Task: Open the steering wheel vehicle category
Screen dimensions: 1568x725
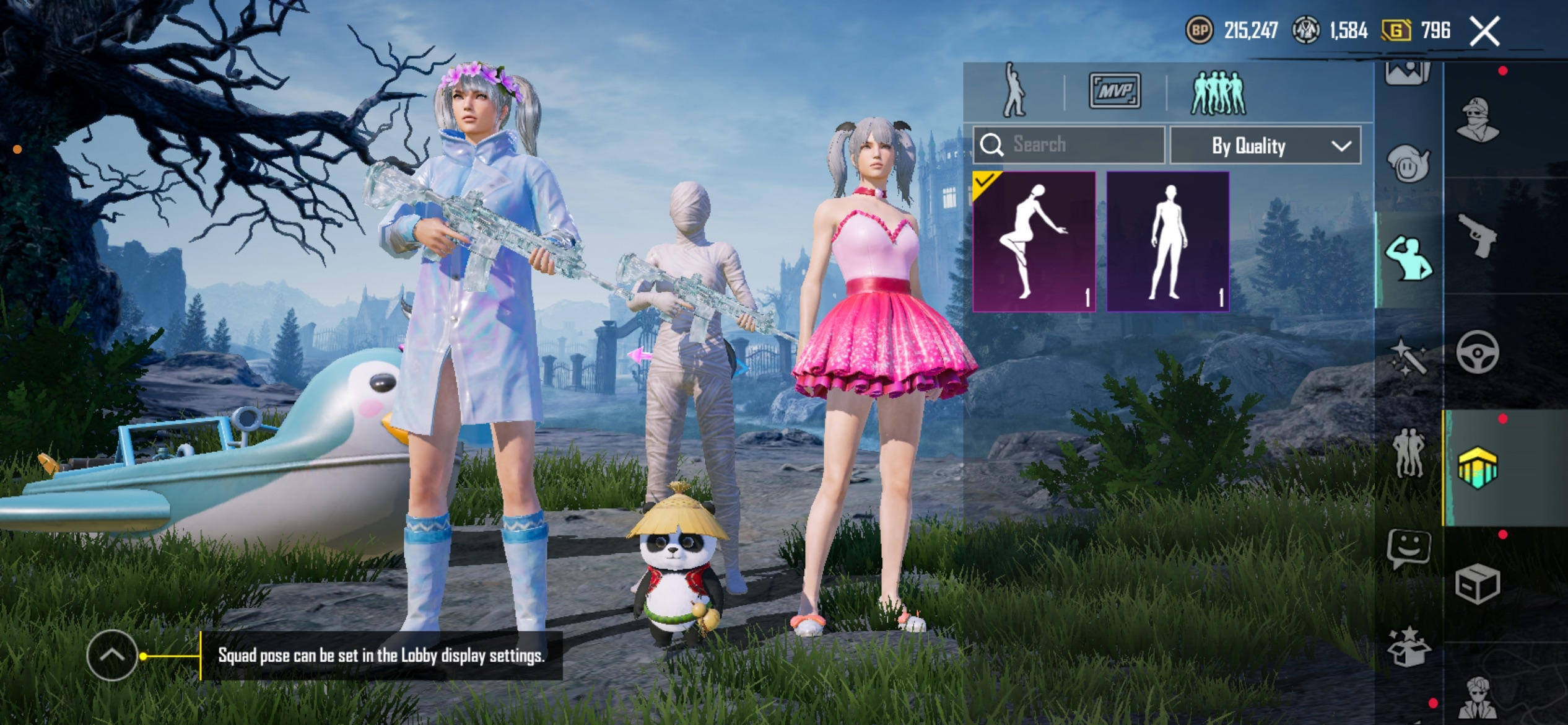Action: tap(1477, 352)
